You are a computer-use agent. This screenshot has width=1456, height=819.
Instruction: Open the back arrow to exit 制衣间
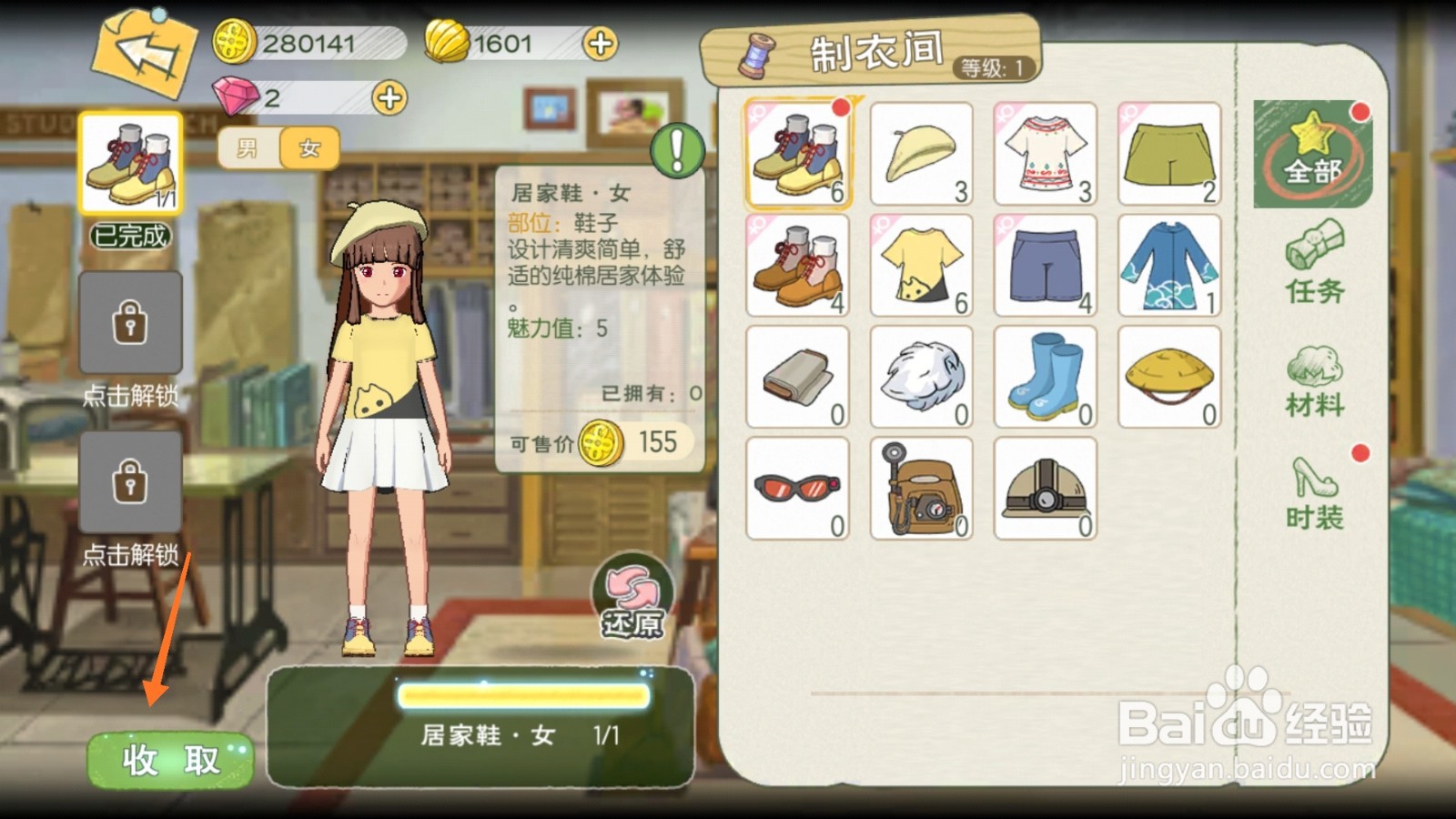coord(146,55)
